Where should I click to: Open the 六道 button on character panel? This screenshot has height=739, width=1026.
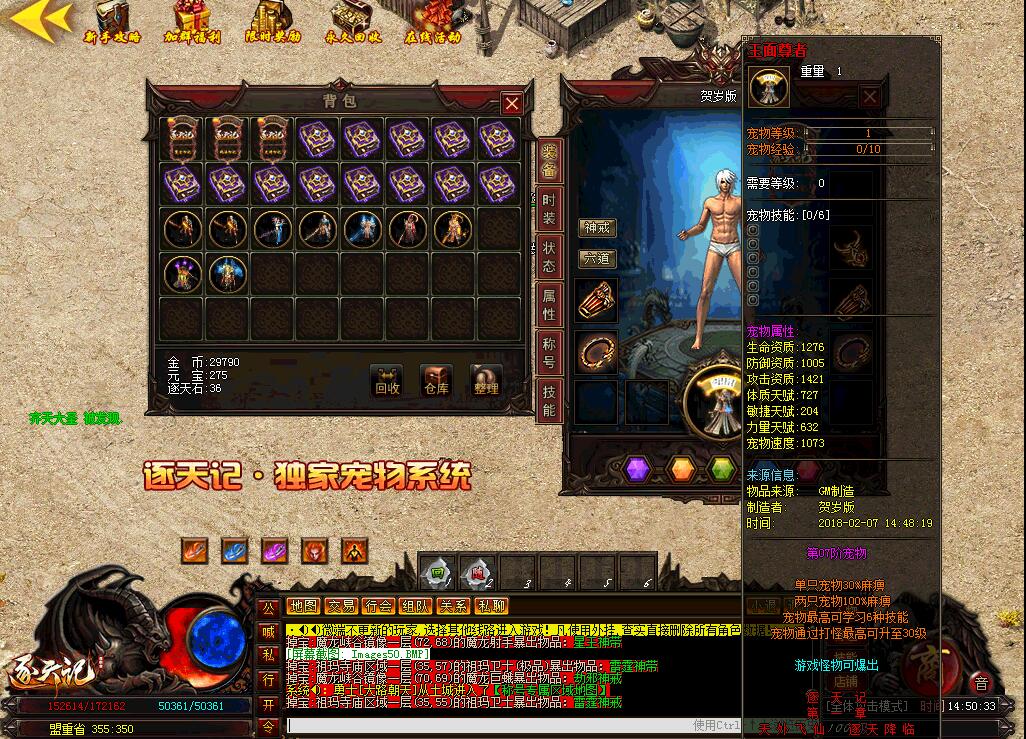coord(597,259)
